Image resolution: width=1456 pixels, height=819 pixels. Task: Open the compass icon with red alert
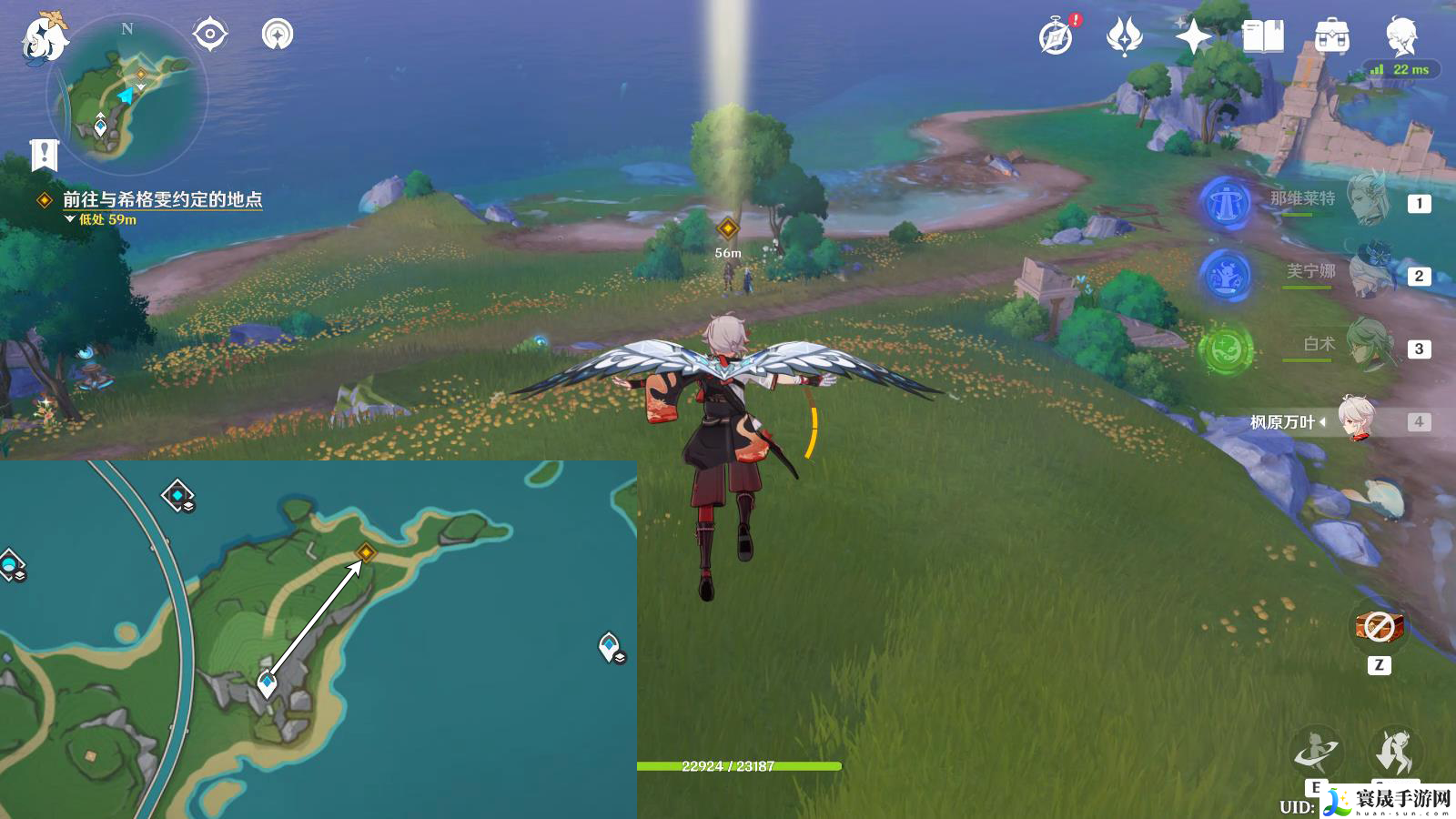click(1057, 37)
